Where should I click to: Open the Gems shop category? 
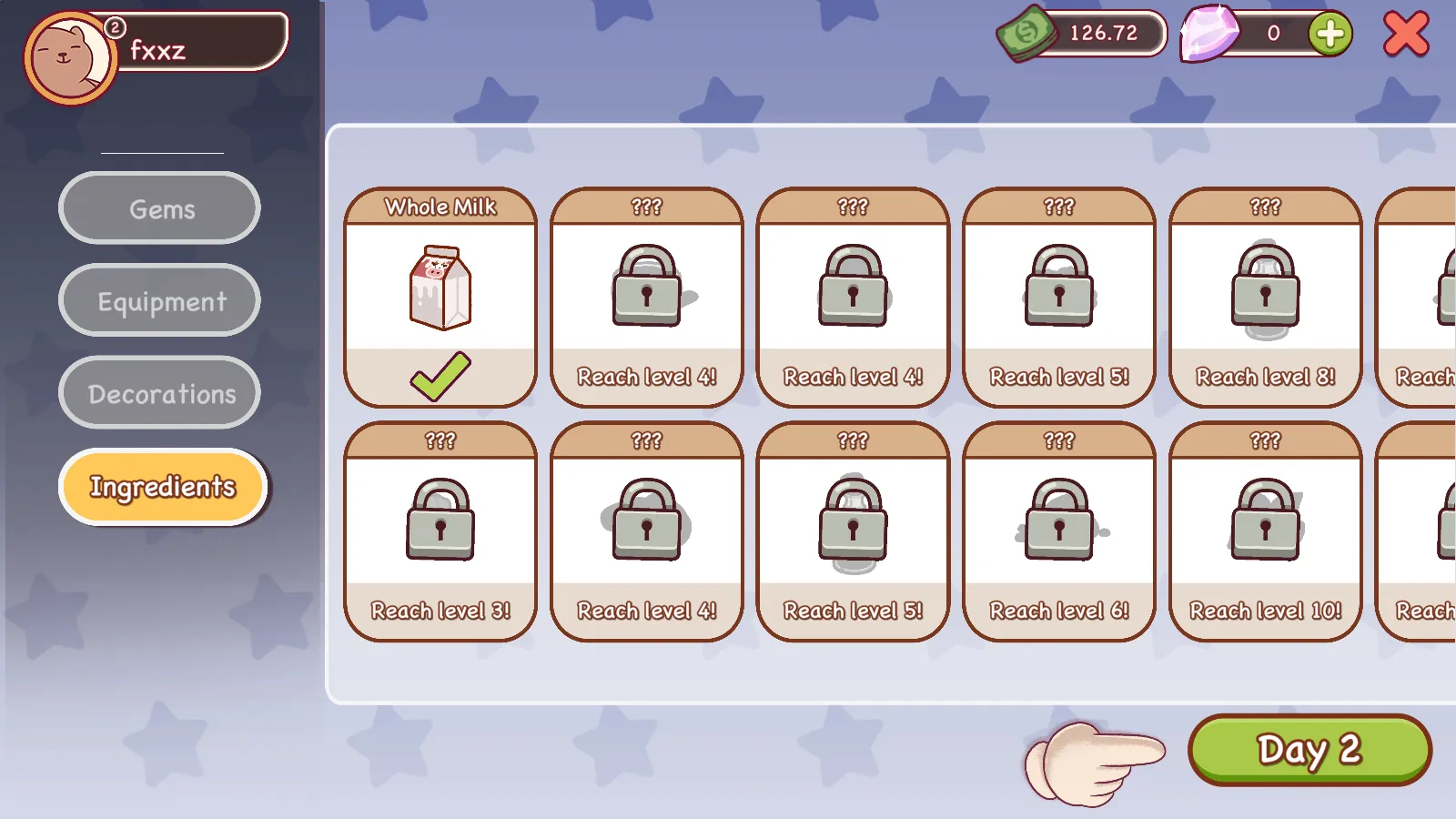click(160, 208)
